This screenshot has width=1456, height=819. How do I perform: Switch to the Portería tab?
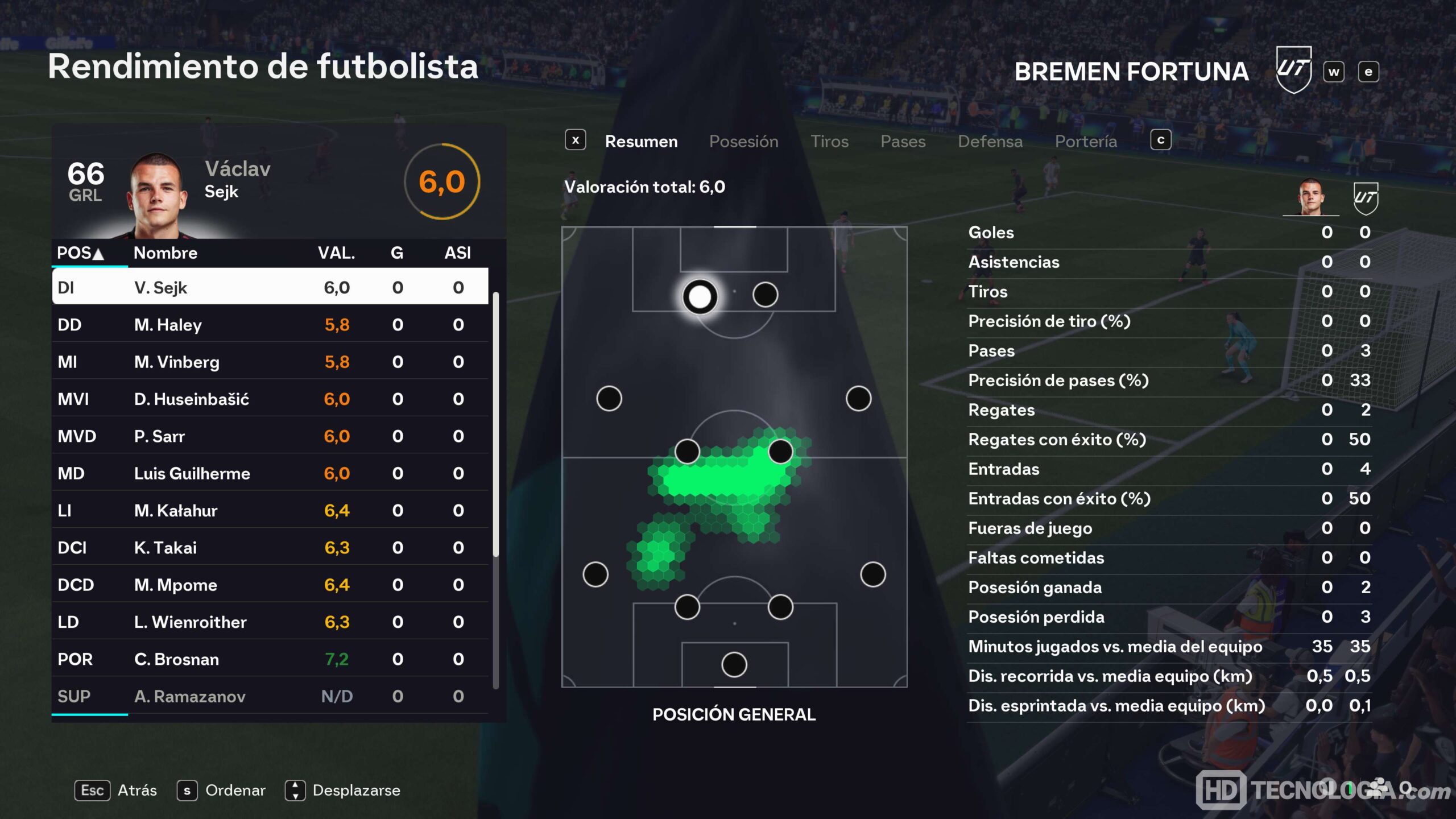pos(1086,142)
